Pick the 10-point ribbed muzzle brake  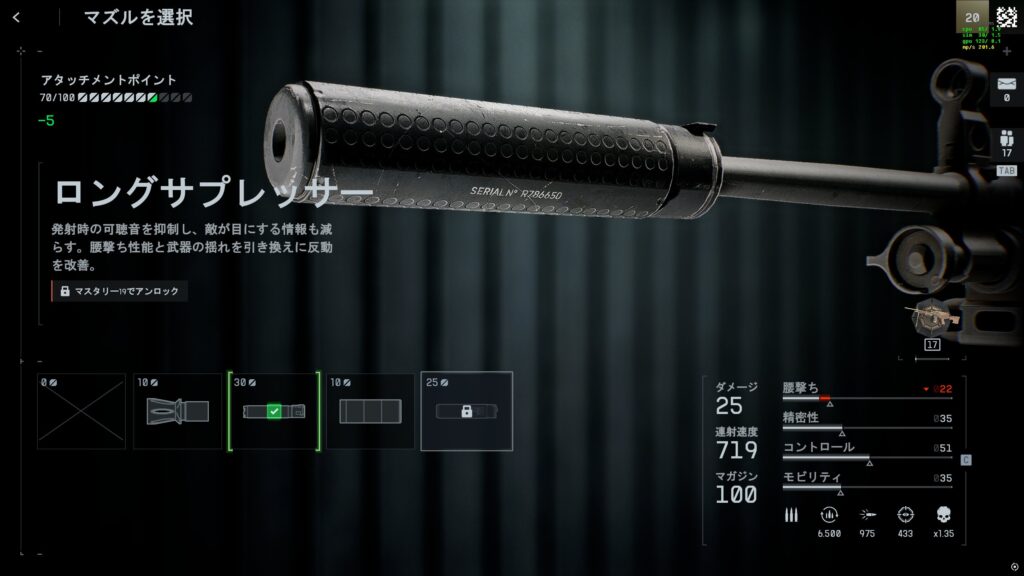click(370, 411)
